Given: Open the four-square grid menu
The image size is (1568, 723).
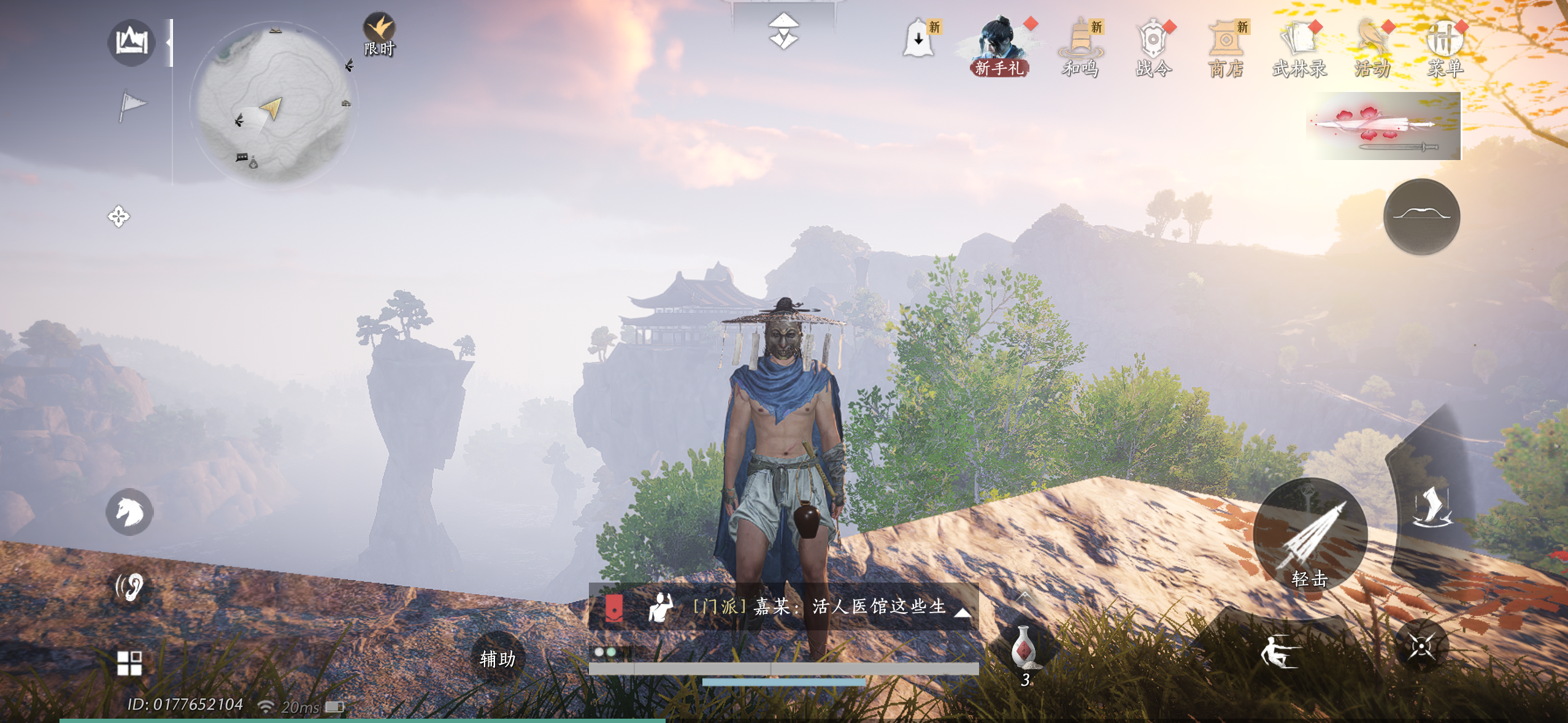Looking at the screenshot, I should [129, 663].
